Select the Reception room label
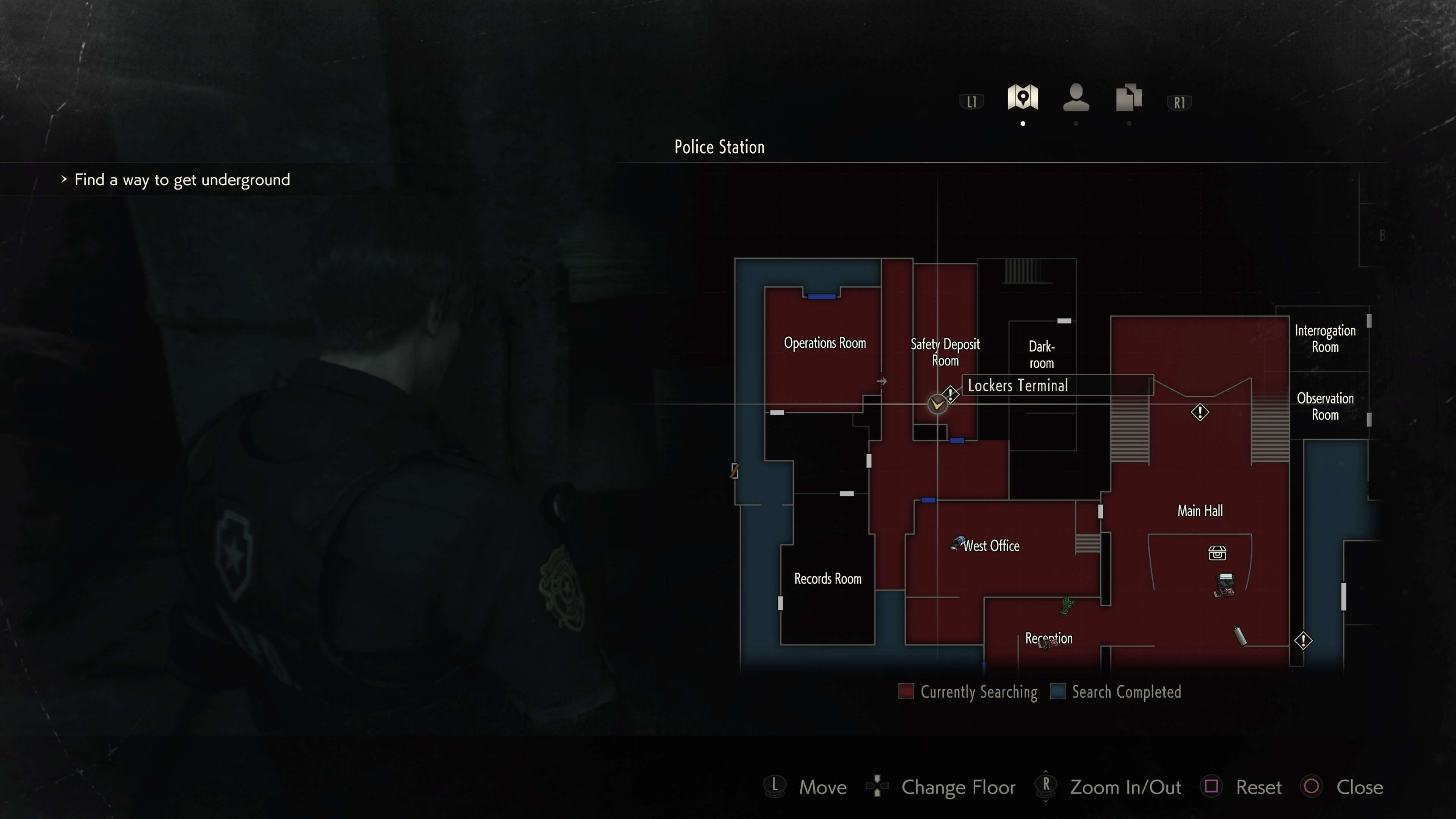 point(1048,638)
